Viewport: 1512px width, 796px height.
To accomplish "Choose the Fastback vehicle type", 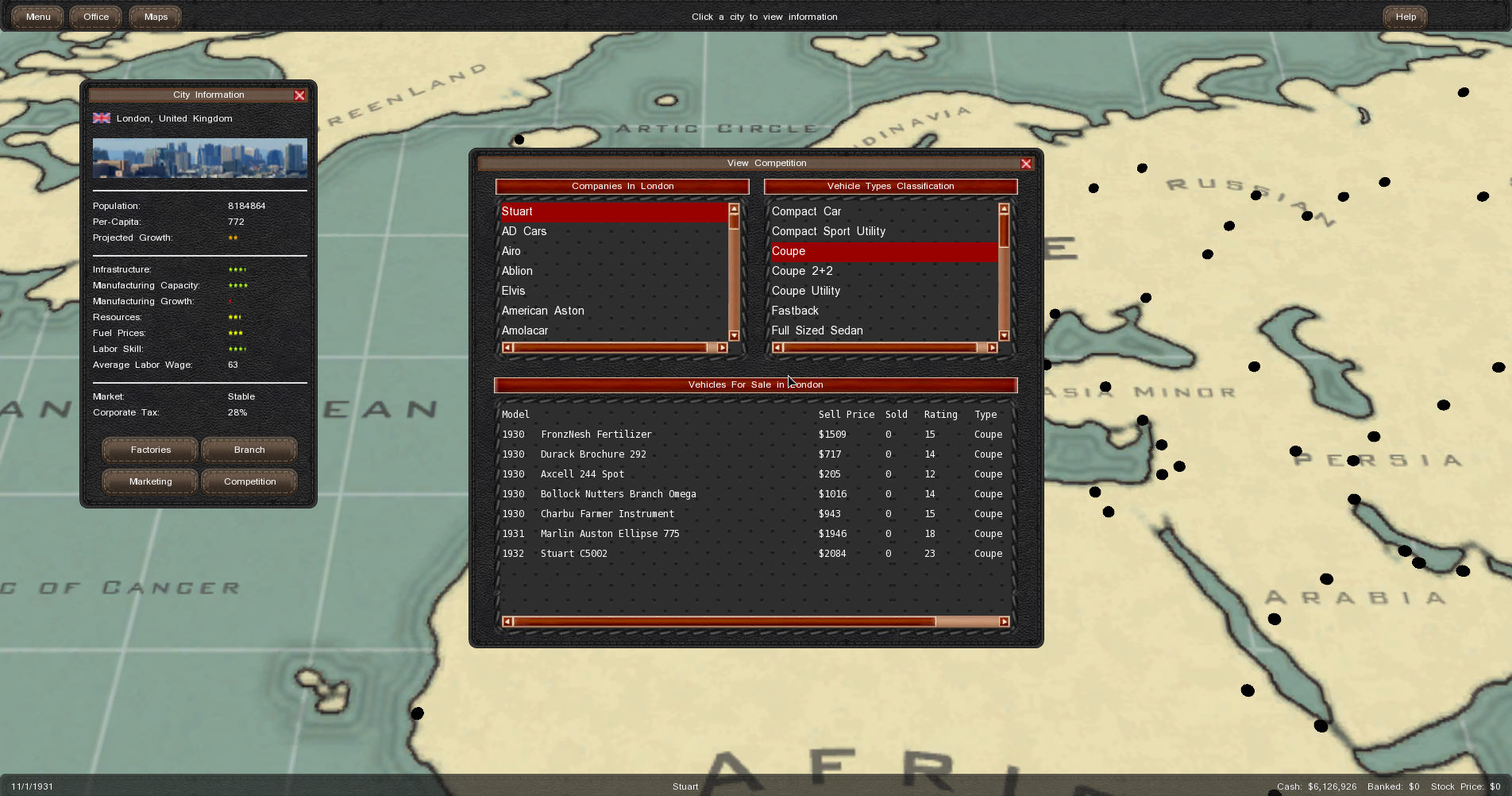I will [795, 311].
